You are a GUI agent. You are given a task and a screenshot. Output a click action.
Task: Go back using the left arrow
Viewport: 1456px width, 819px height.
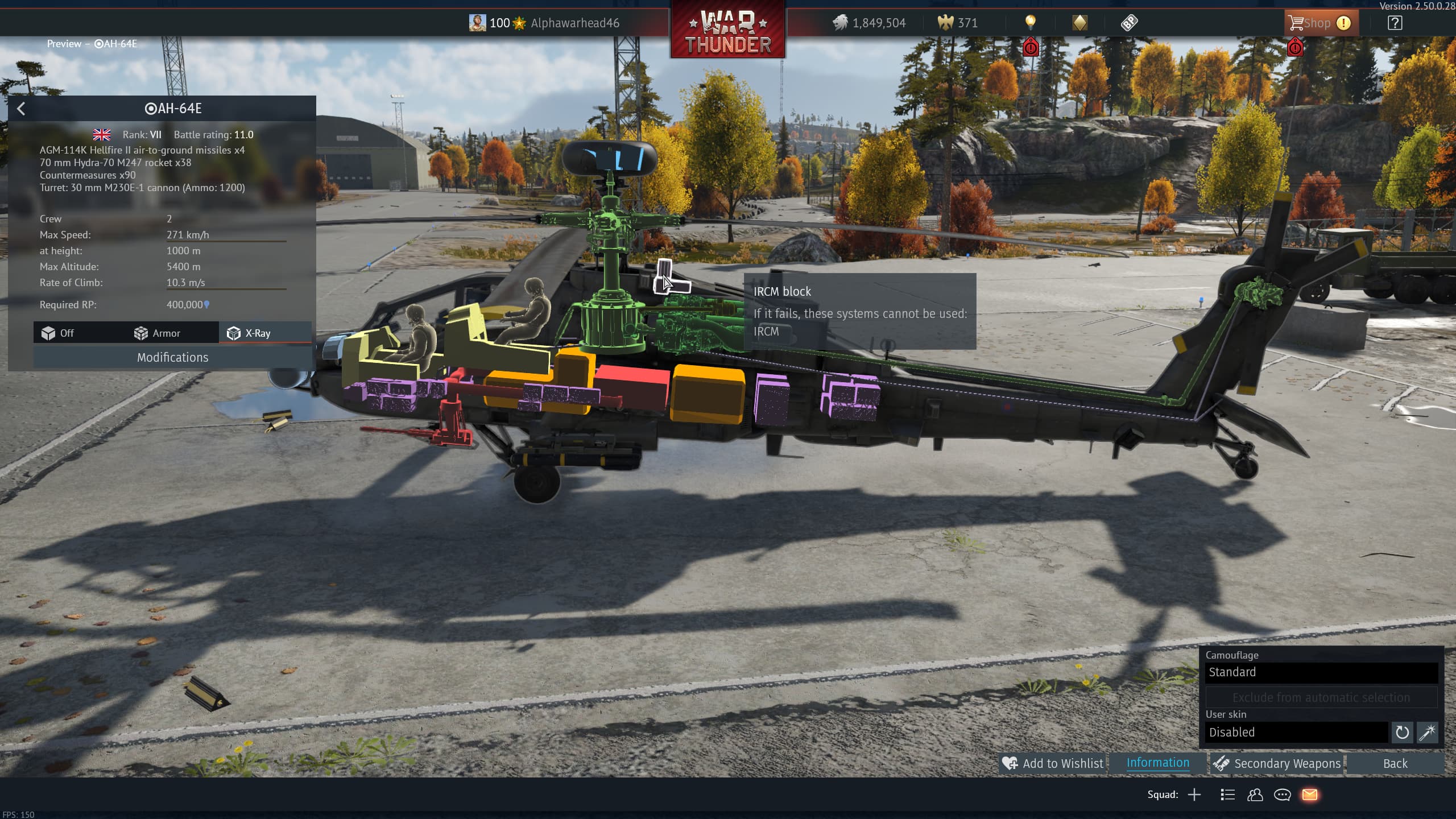click(21, 109)
